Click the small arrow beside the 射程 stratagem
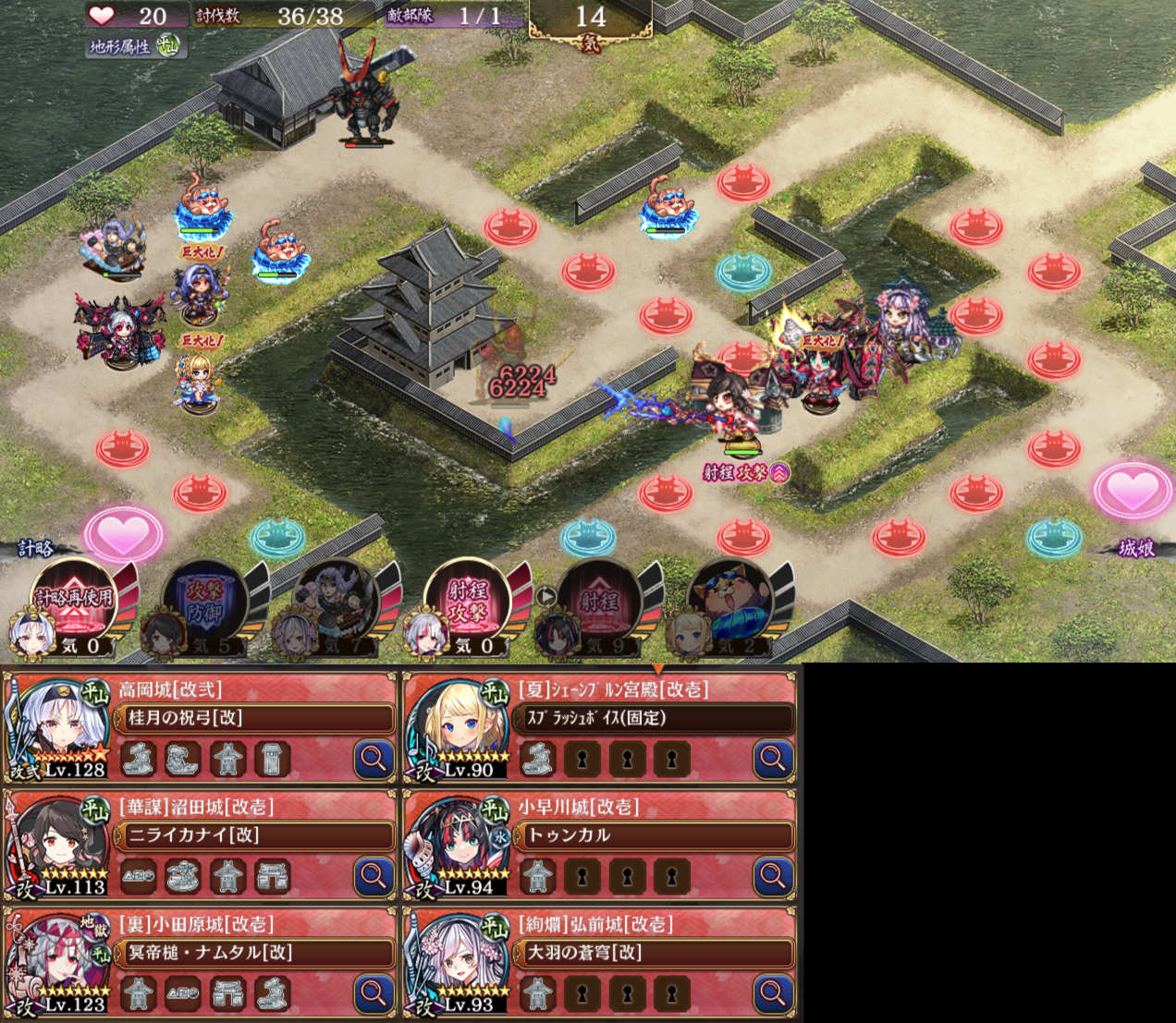 click(x=545, y=596)
